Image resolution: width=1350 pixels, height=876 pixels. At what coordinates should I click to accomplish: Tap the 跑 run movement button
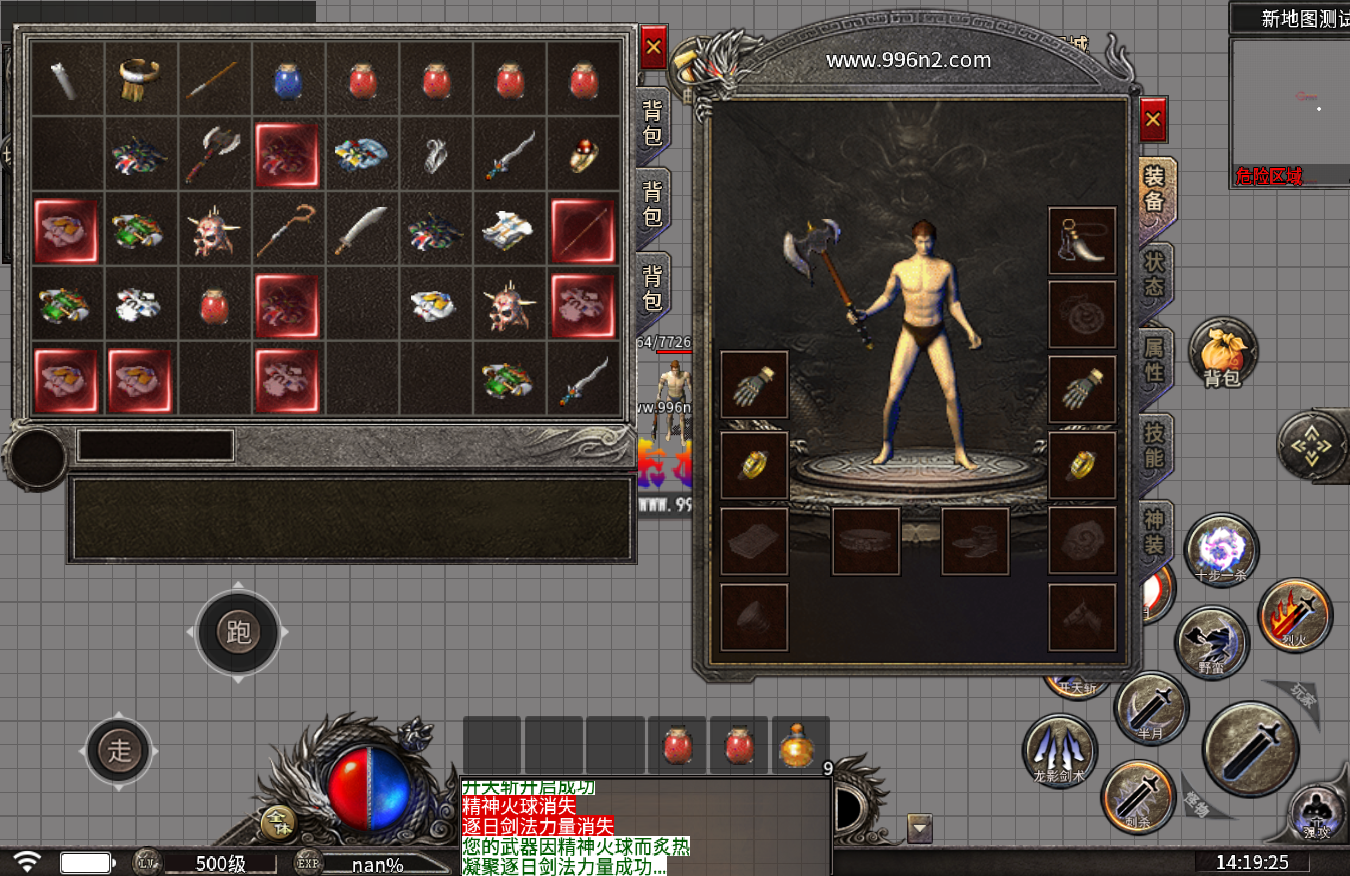coord(238,632)
